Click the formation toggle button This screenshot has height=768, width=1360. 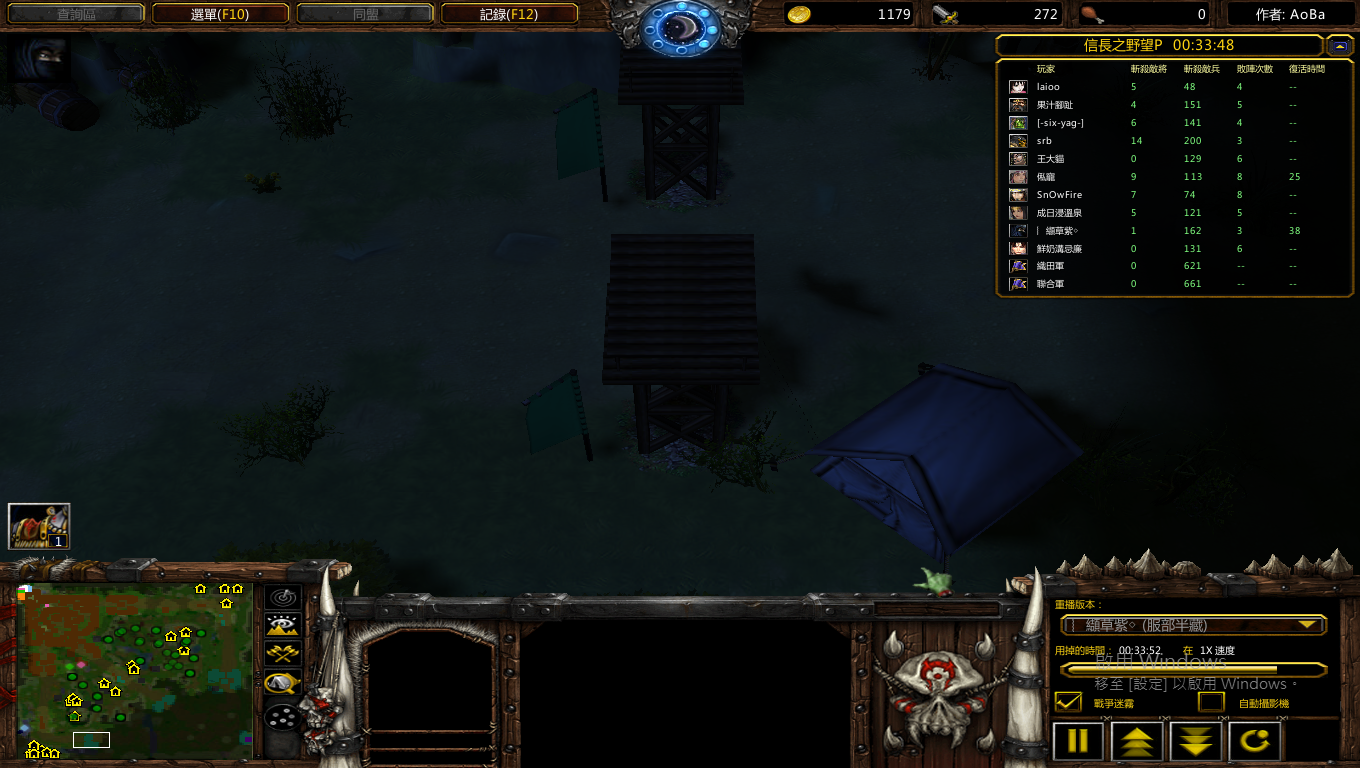(x=283, y=718)
